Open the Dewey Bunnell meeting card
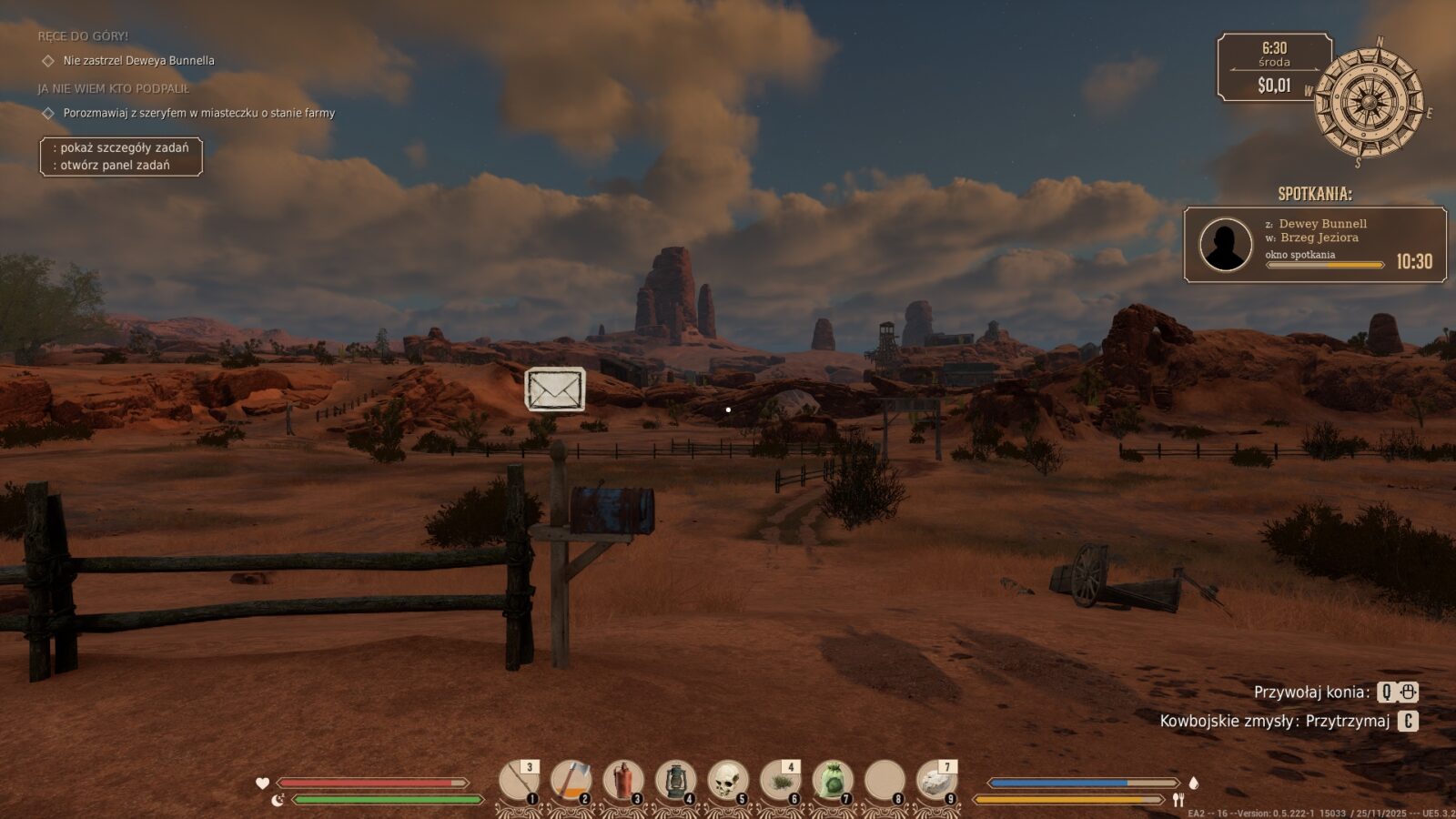Viewport: 1456px width, 819px height. click(x=1315, y=245)
